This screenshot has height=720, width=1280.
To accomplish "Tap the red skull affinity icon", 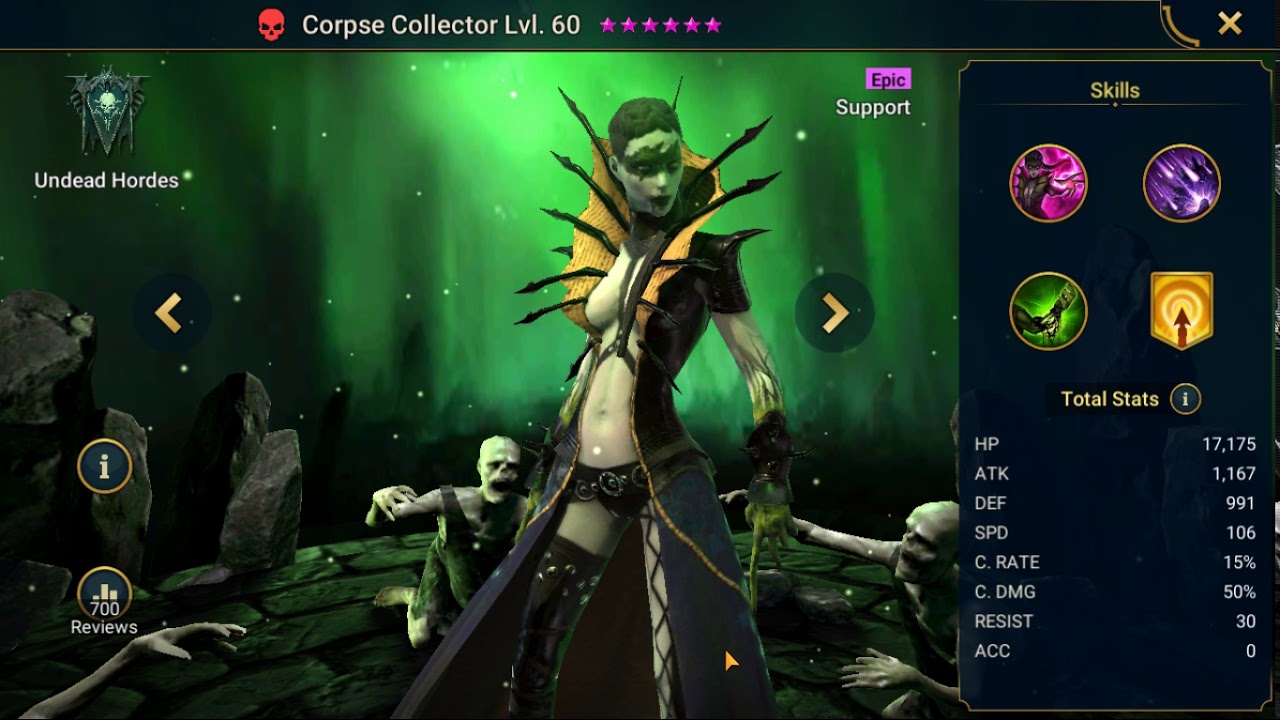I will (271, 26).
